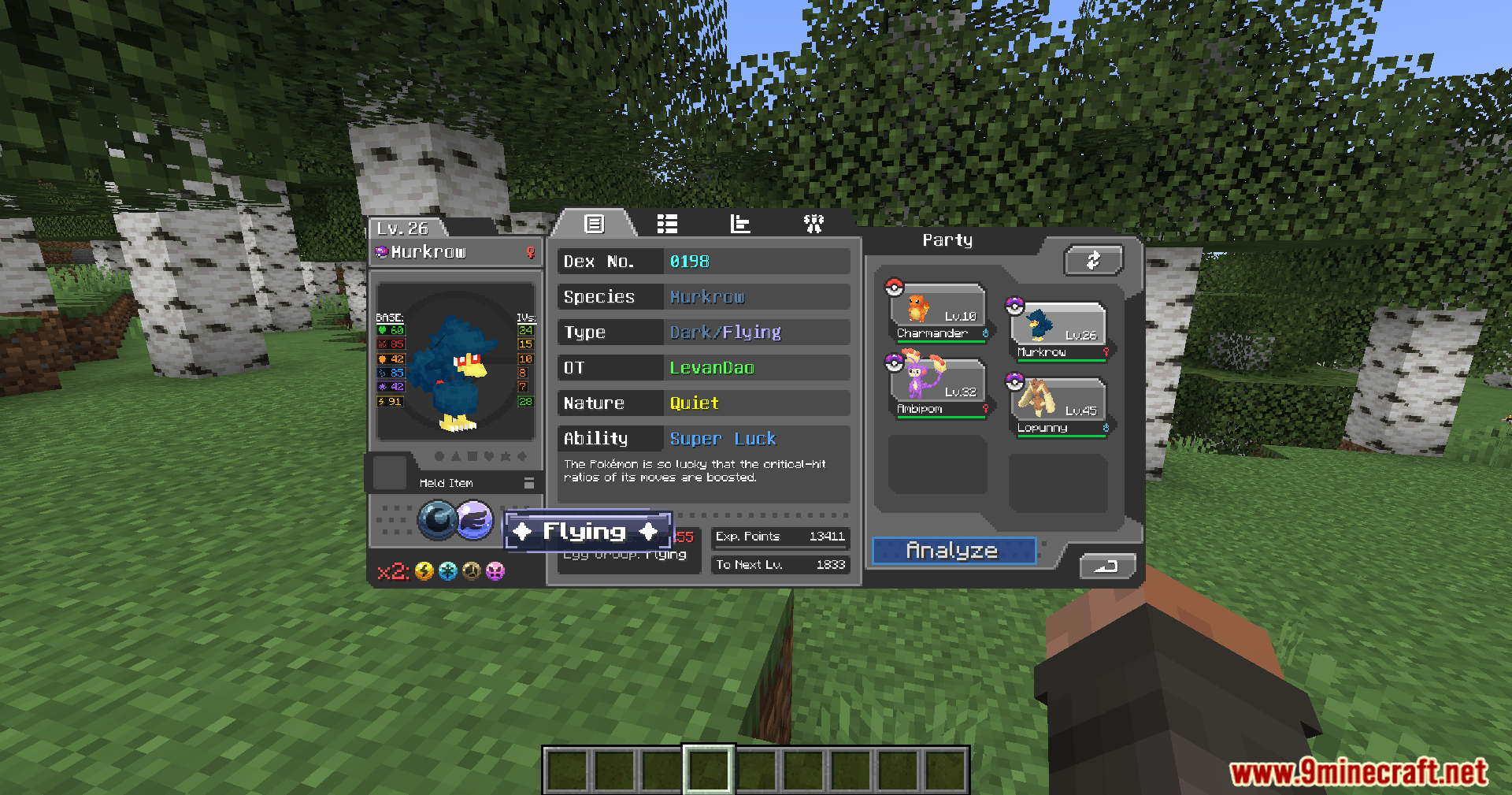
Task: Toggle the small Held Item switch icon
Action: coord(529,483)
